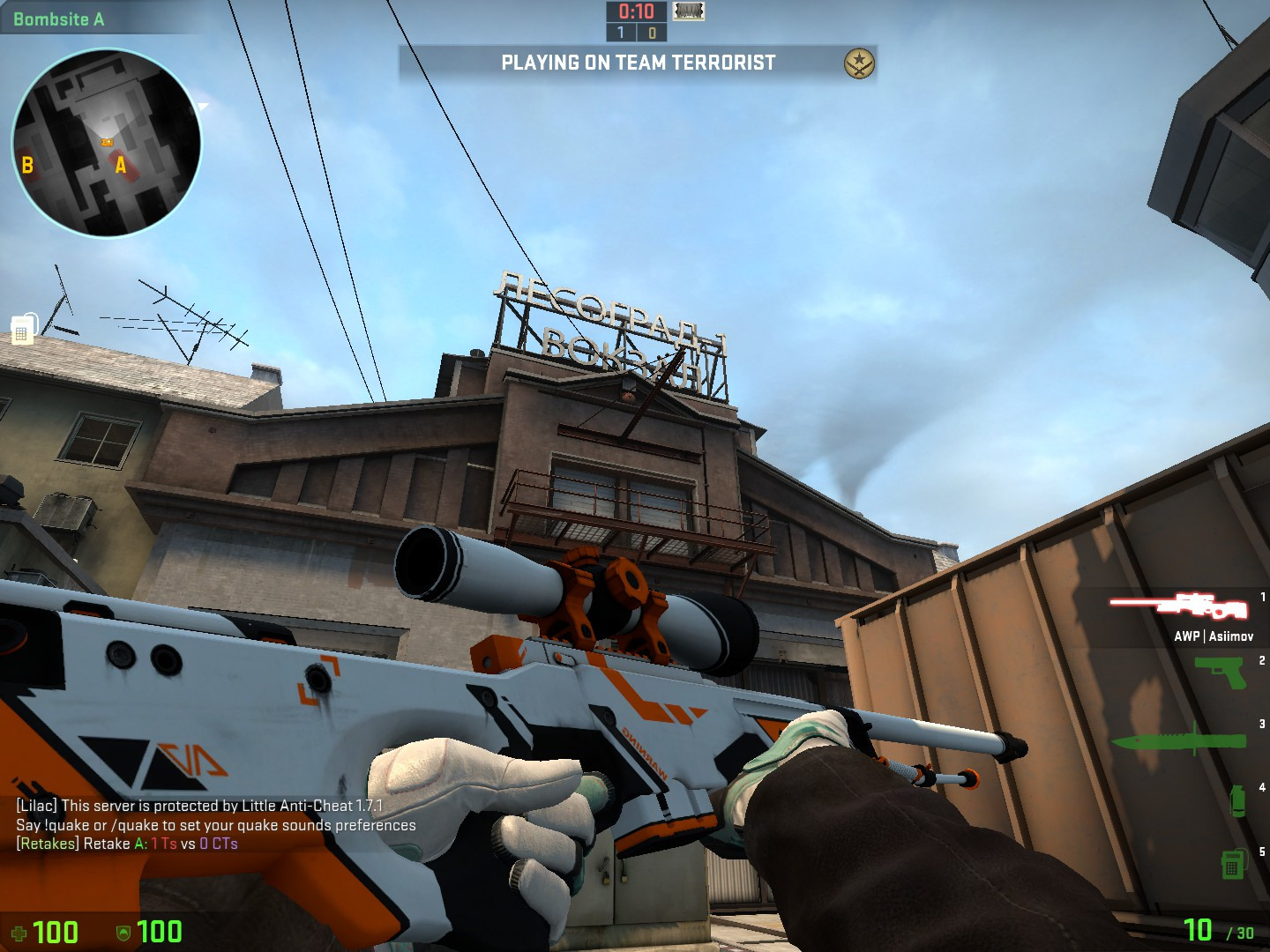Click bombsite A marker on the radar

tap(121, 165)
